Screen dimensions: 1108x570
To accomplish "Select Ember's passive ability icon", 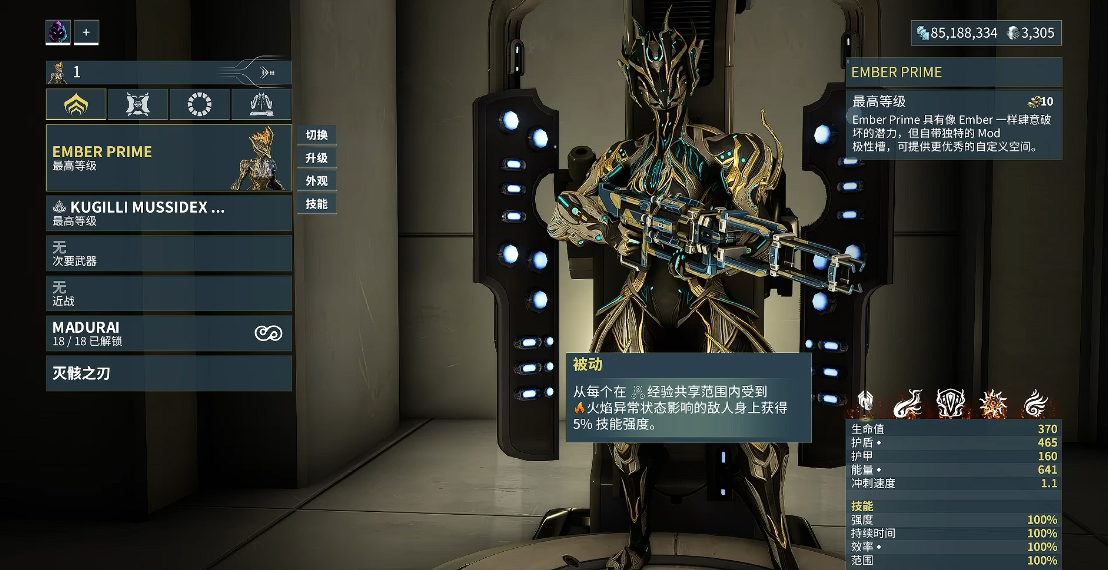I will 865,403.
